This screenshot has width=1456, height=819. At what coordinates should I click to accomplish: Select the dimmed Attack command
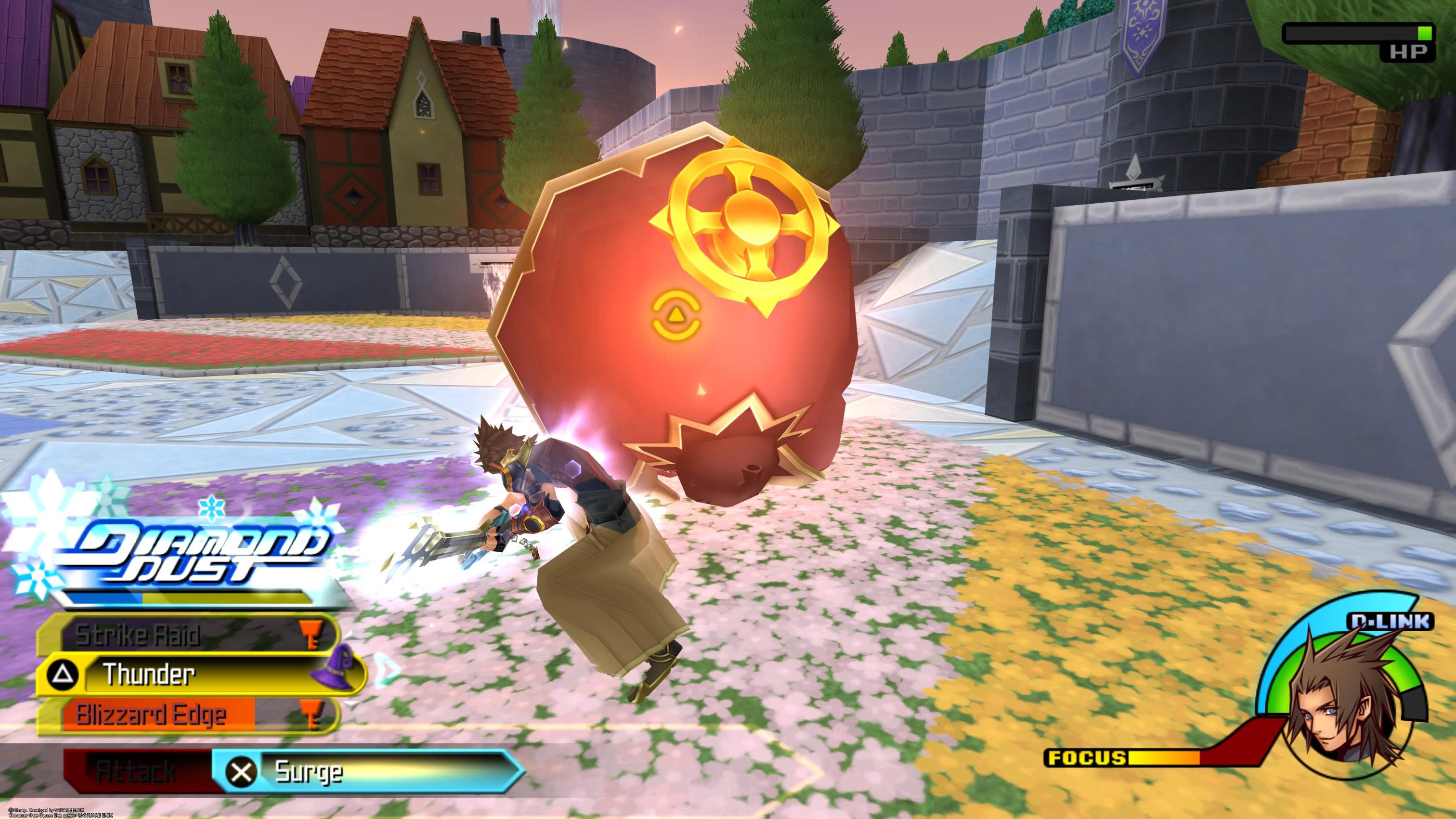(x=136, y=771)
